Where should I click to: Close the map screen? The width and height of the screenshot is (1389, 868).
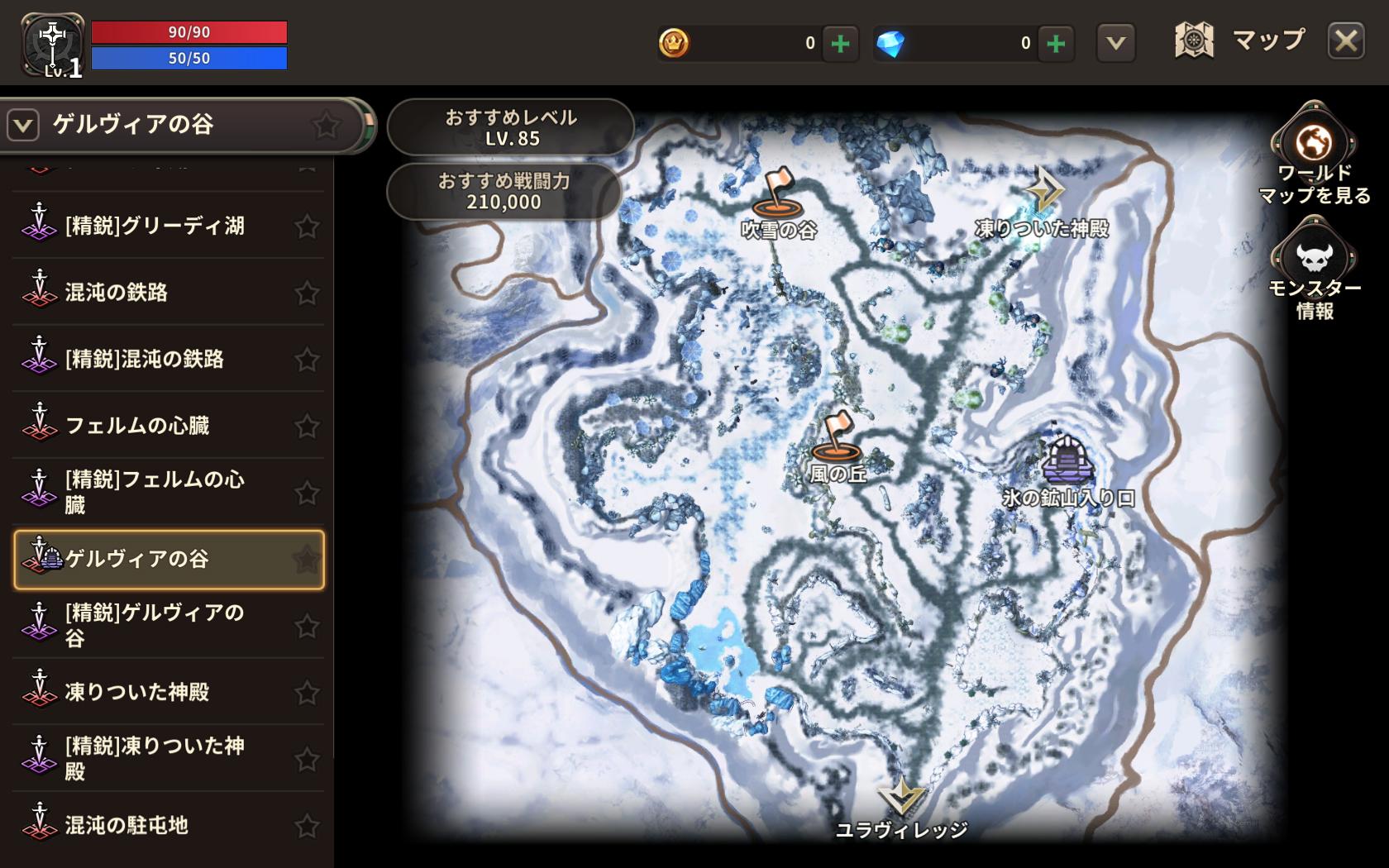(x=1345, y=41)
